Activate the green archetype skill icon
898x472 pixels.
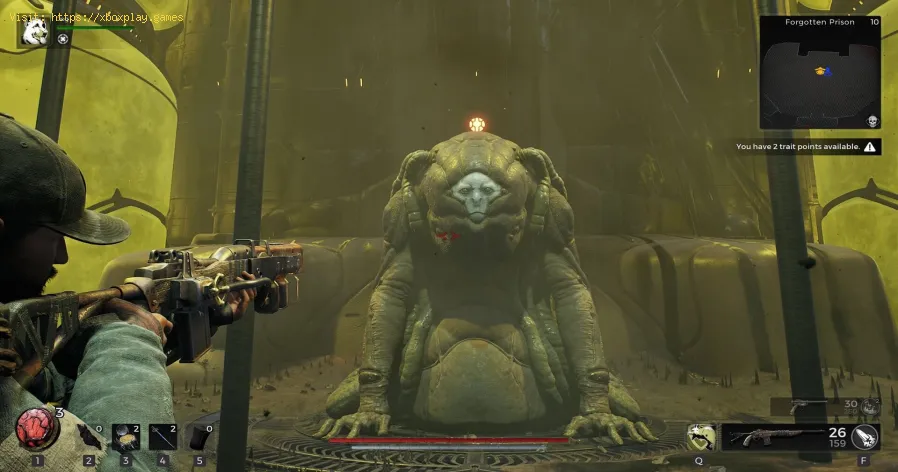[701, 436]
